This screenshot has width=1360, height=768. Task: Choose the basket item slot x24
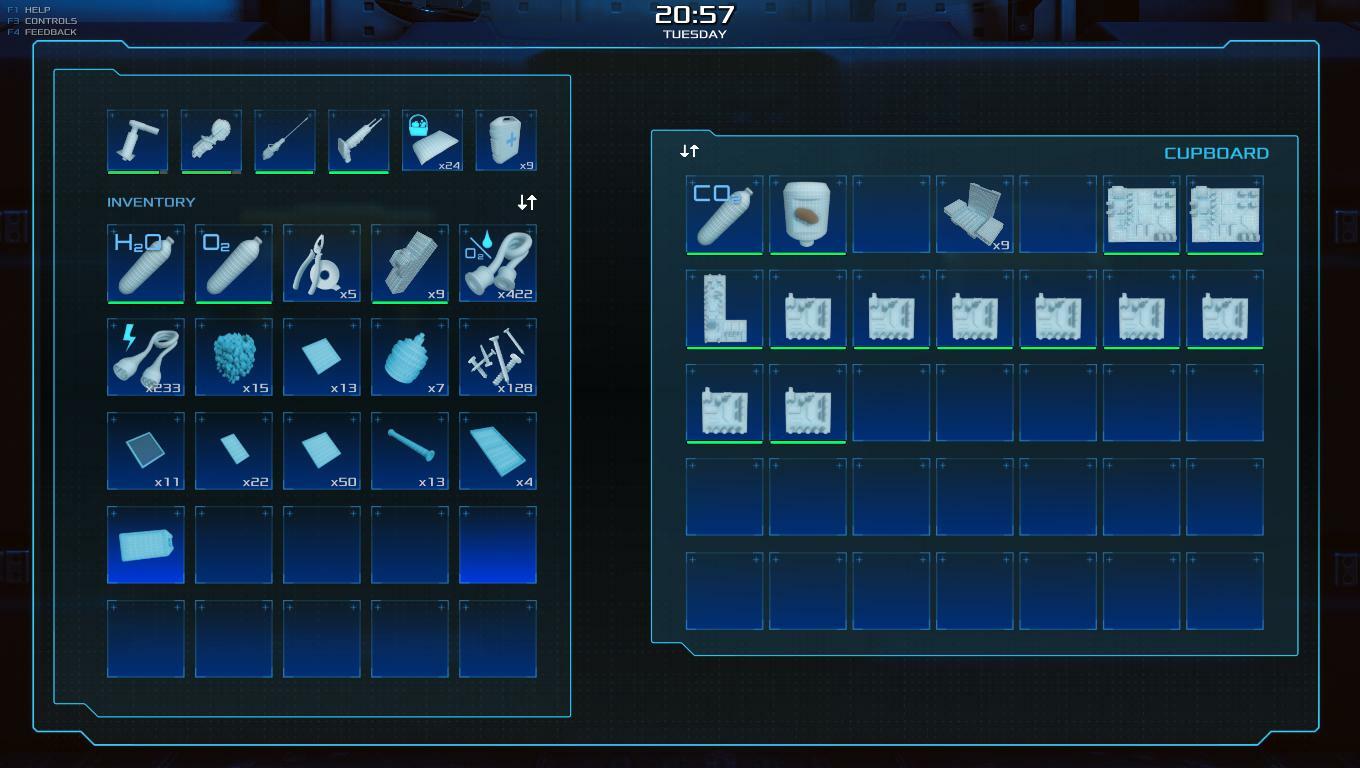tap(432, 140)
